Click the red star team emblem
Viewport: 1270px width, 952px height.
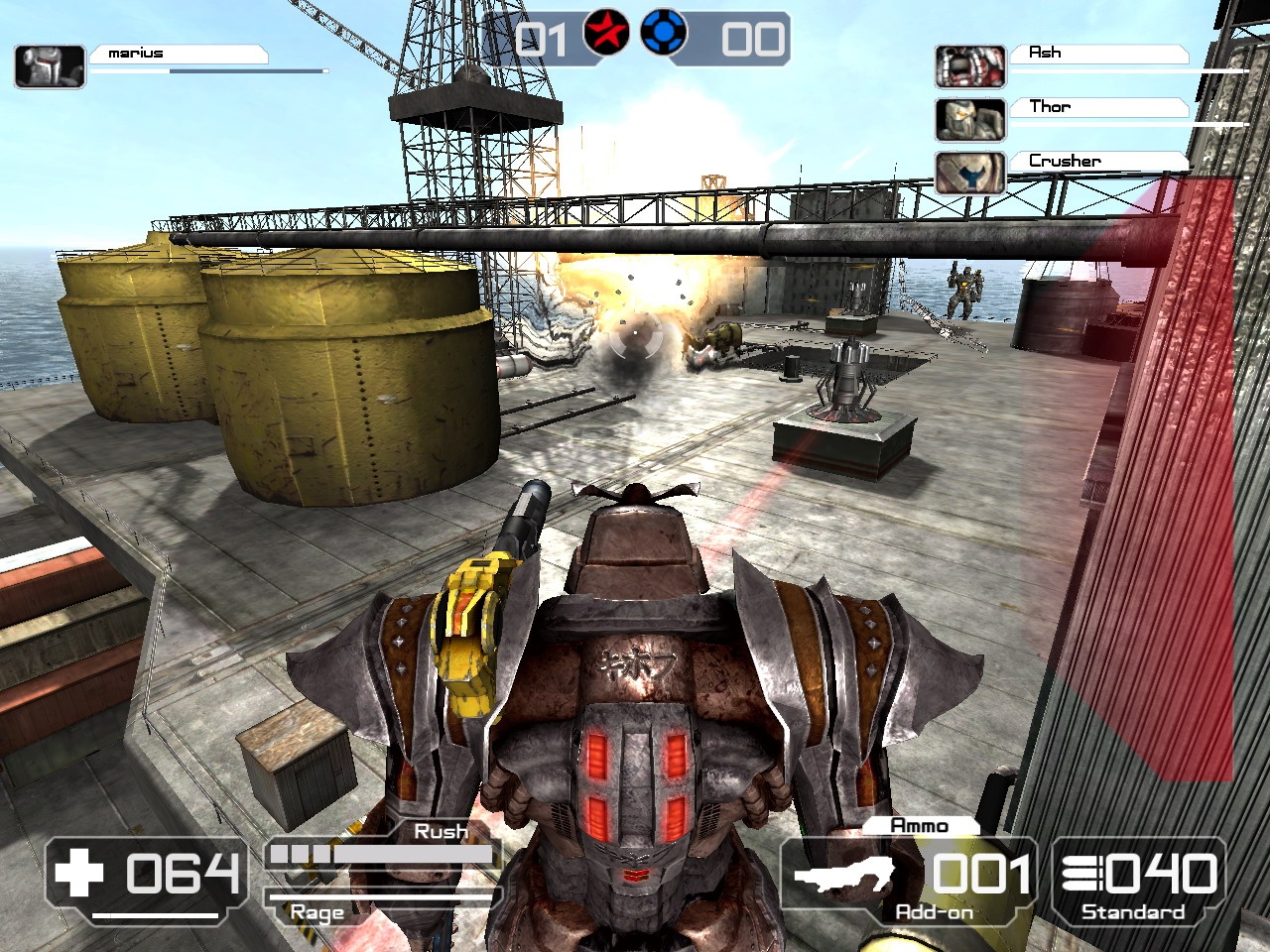click(x=606, y=35)
